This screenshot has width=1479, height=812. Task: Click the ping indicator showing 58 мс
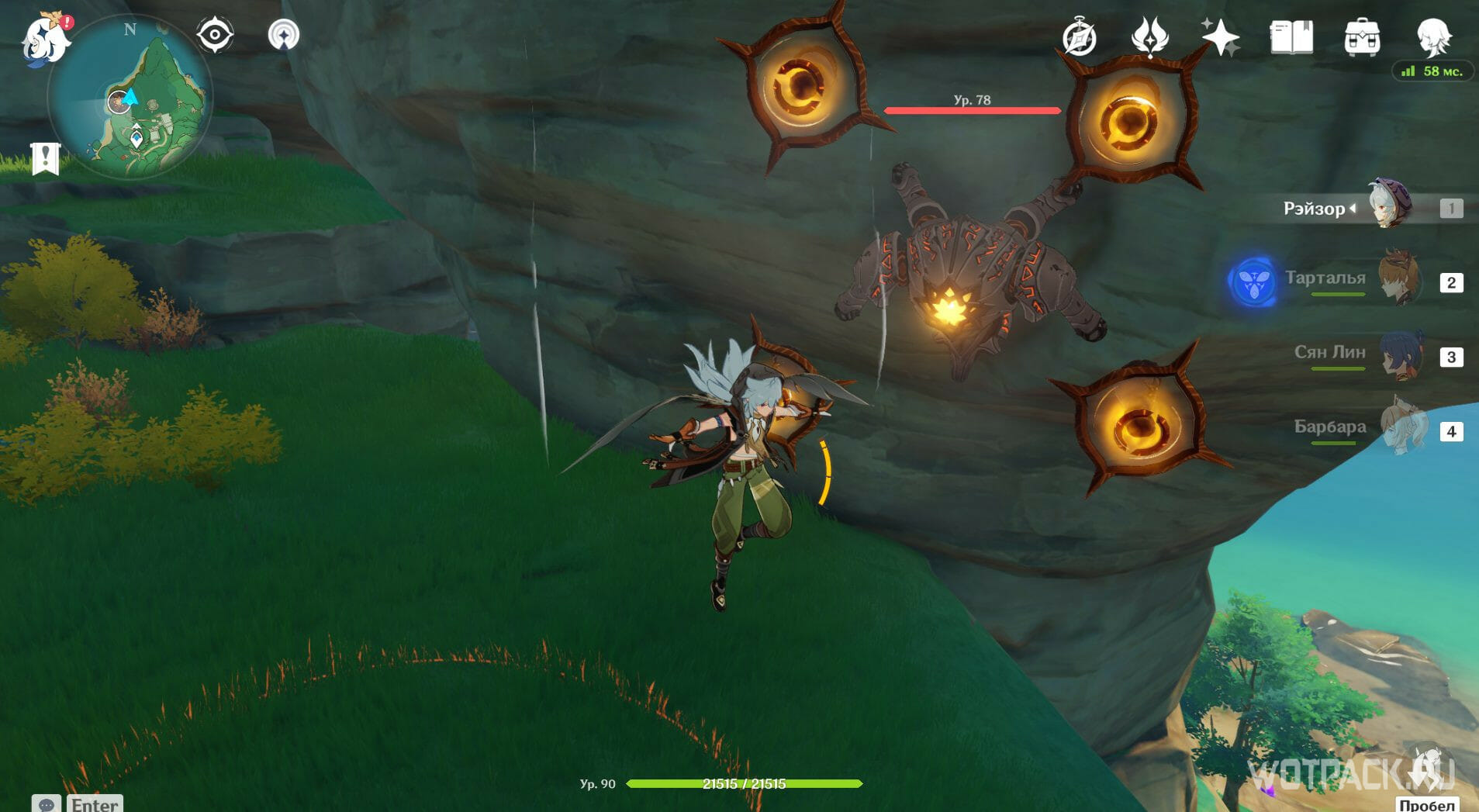[1435, 71]
